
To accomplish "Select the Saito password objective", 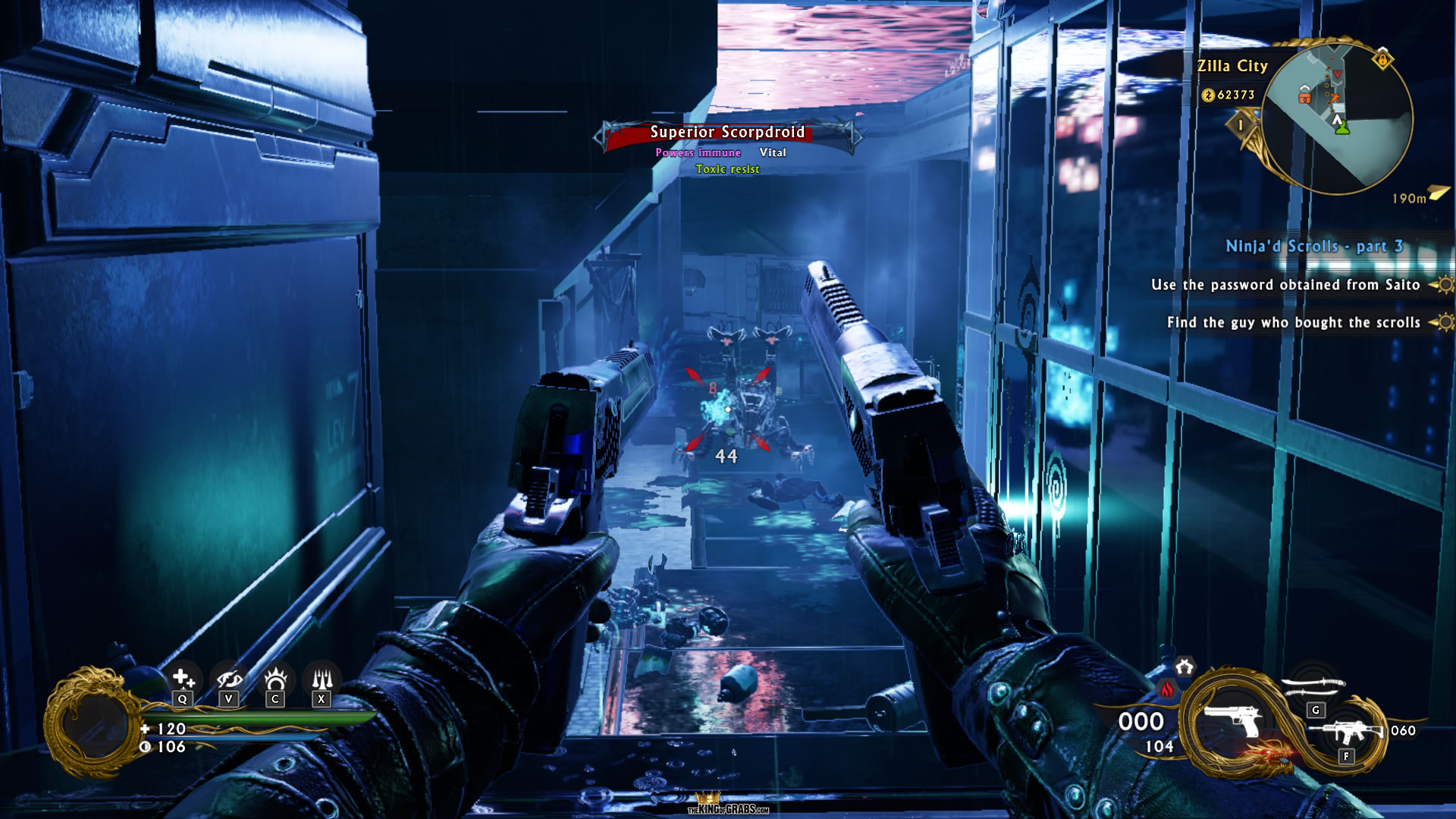I will pos(1285,285).
